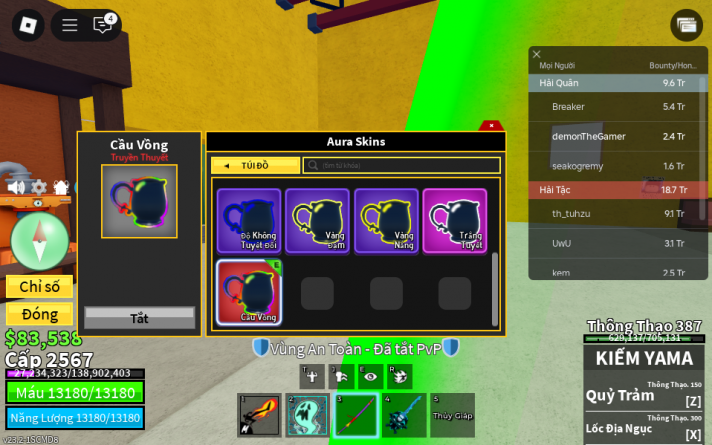Close the player leaderboard panel
The height and width of the screenshot is (445, 712).
(537, 55)
